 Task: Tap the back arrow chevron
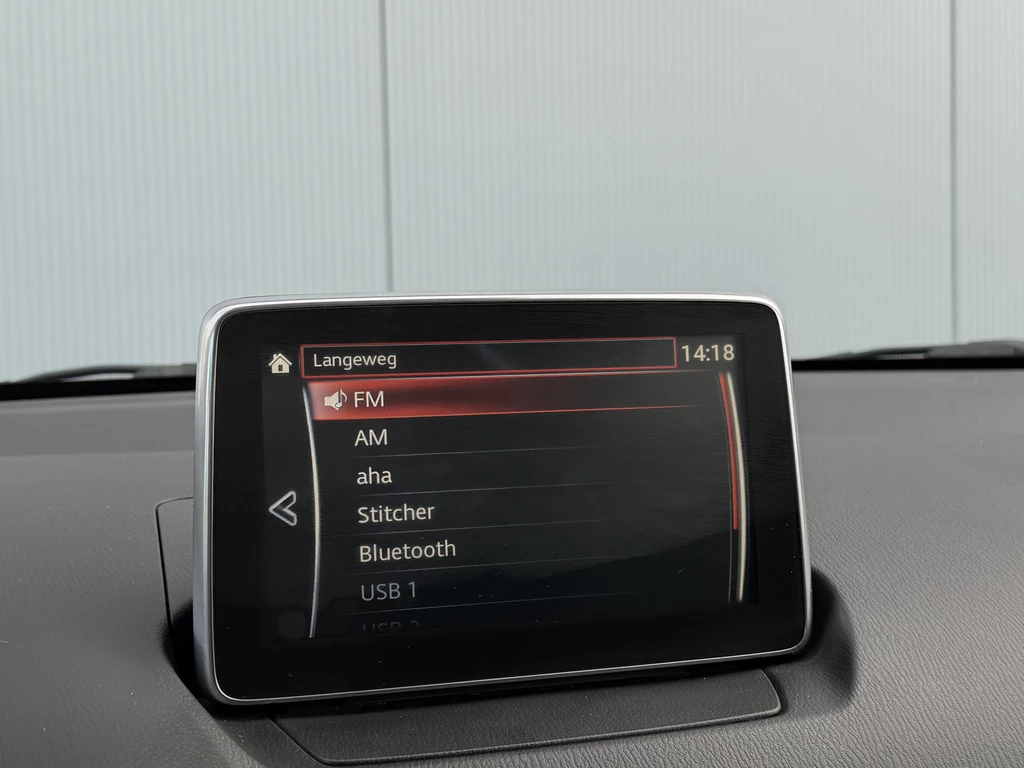pyautogui.click(x=283, y=510)
